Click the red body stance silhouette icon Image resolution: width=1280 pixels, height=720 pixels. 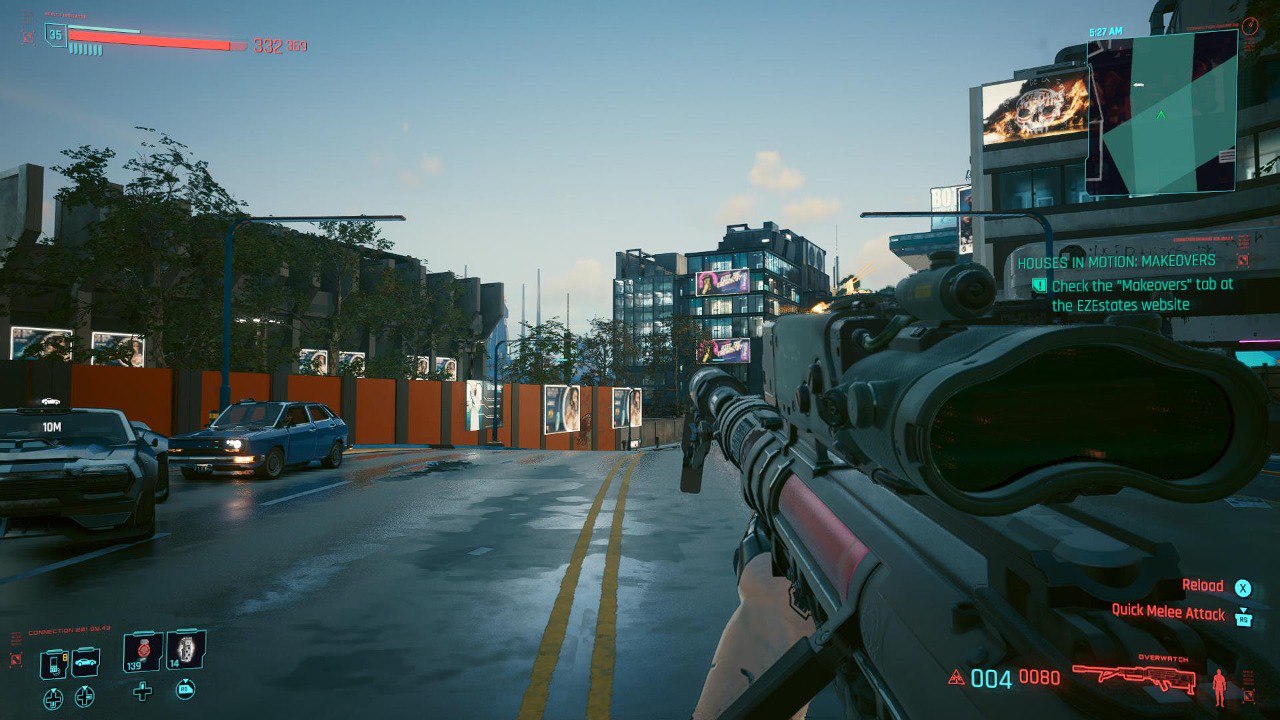click(x=1219, y=686)
